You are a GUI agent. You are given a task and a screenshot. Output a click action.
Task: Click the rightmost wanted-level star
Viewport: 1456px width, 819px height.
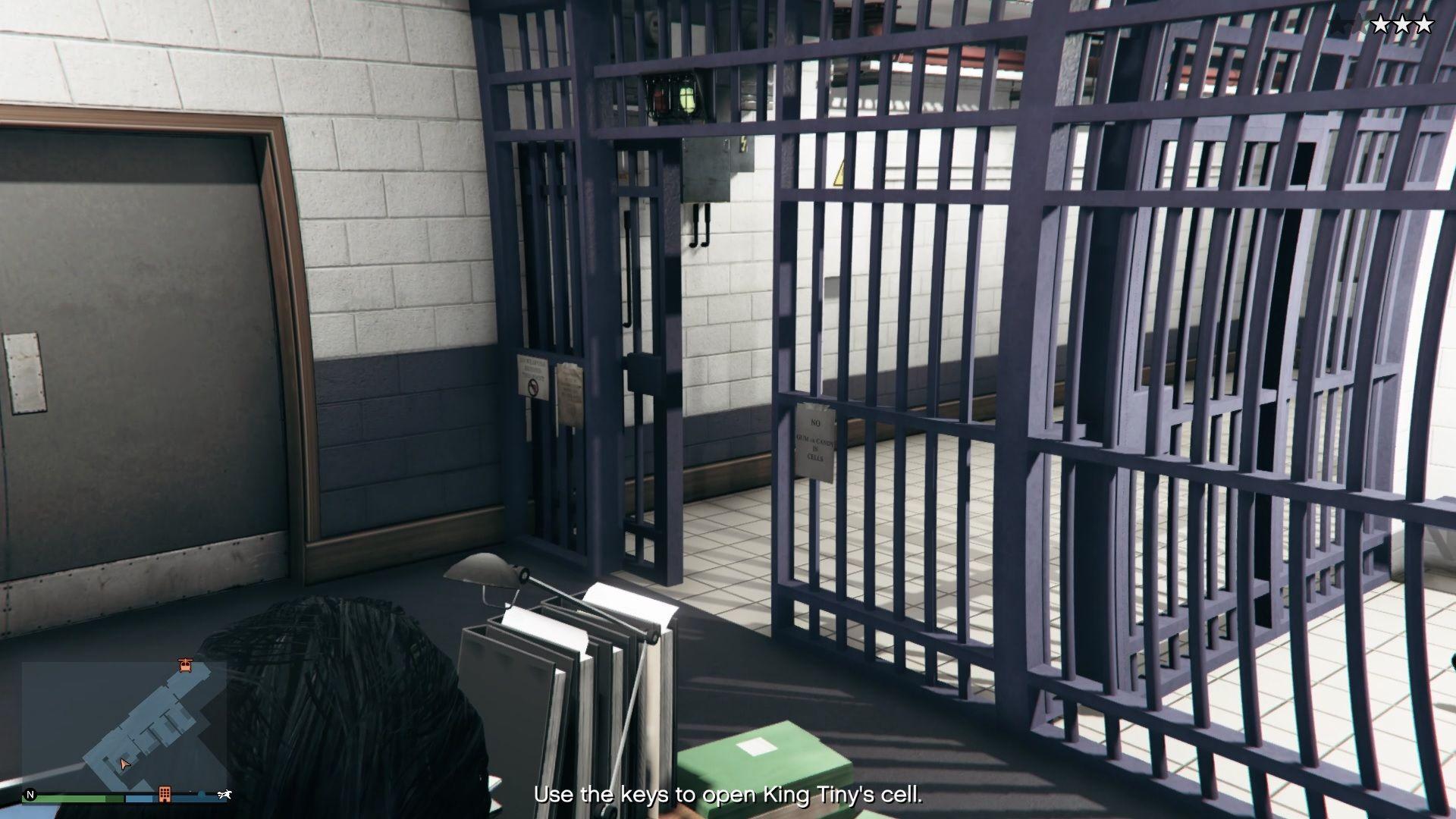tap(1425, 24)
